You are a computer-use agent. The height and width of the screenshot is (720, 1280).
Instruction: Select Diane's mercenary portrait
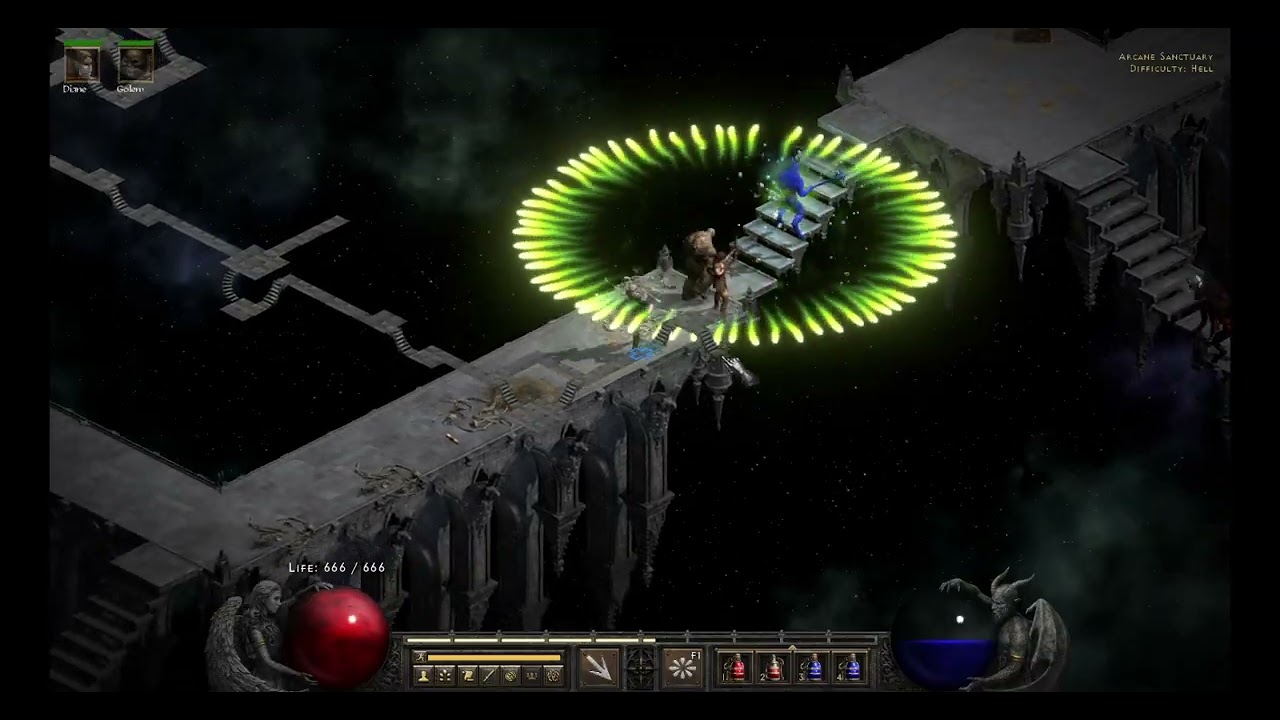pyautogui.click(x=80, y=64)
